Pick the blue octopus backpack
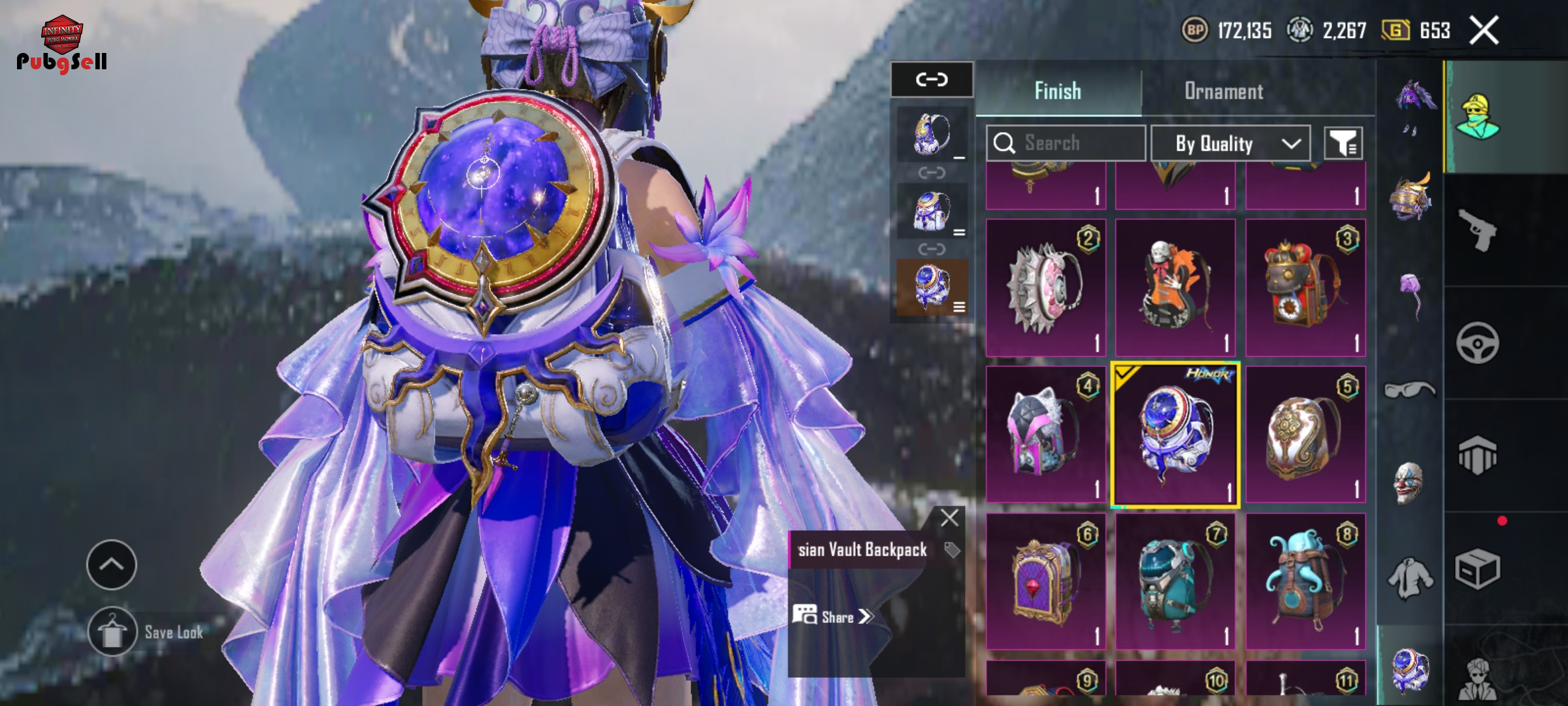 click(x=1305, y=582)
